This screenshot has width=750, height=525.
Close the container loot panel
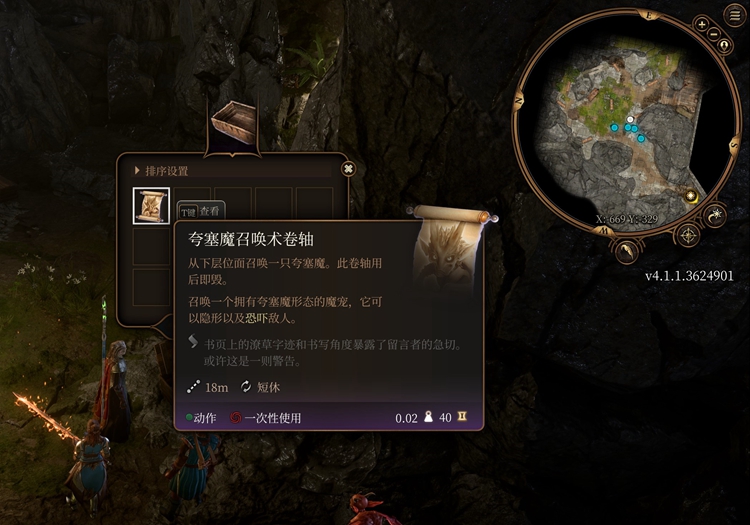point(348,169)
